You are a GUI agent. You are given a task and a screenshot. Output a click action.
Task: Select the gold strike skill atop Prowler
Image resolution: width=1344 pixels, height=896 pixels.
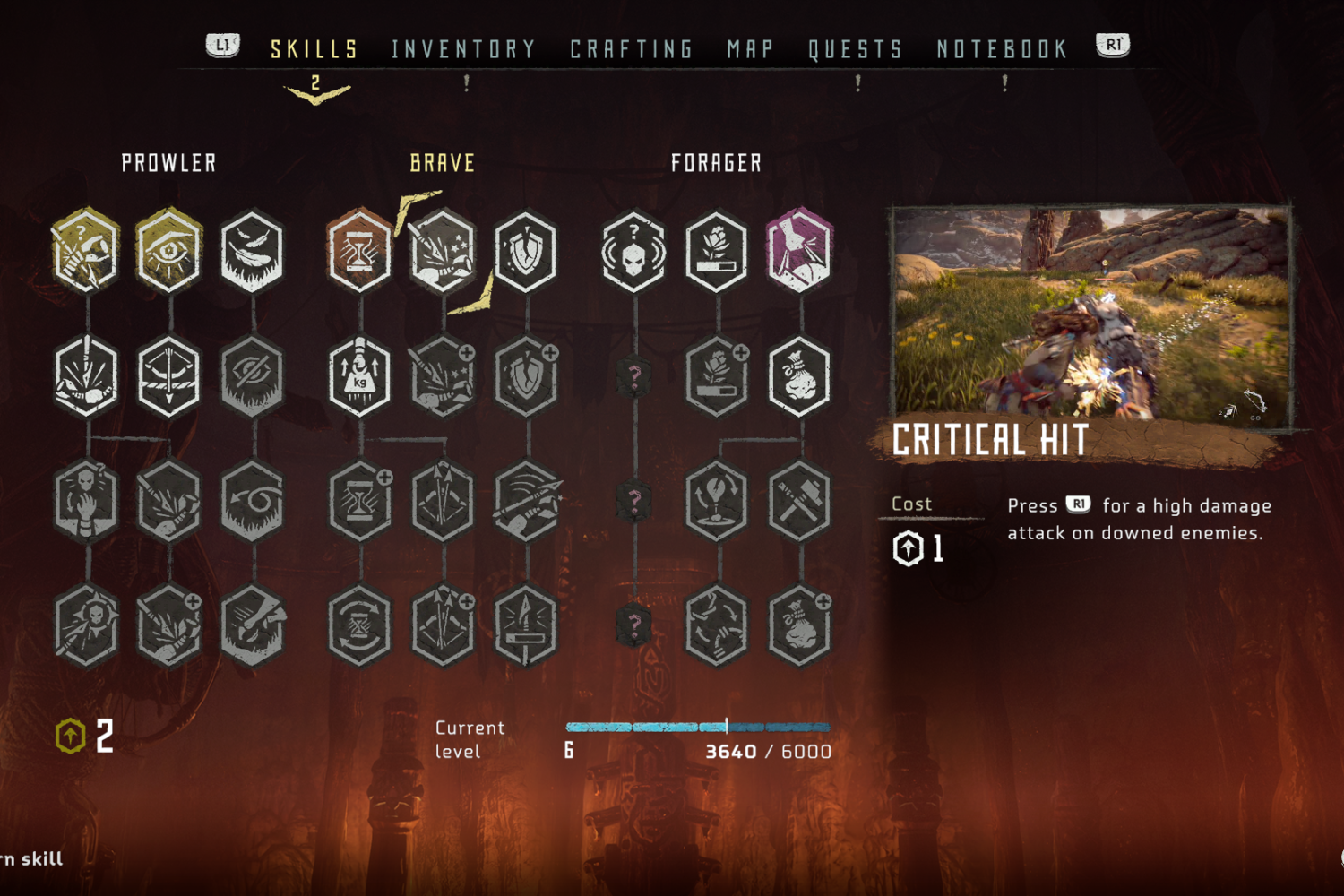[86, 252]
